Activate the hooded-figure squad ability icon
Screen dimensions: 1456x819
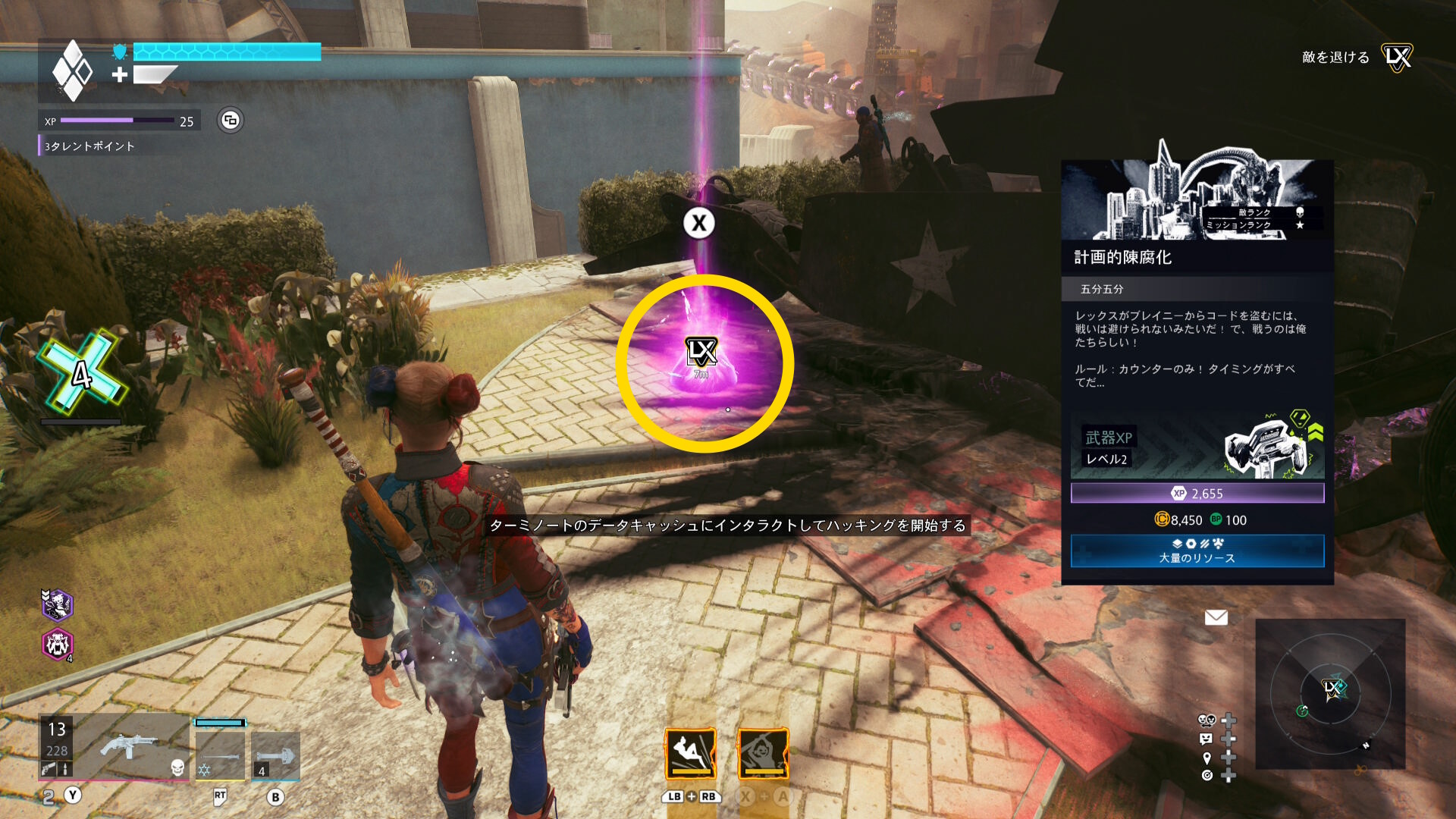[x=763, y=754]
